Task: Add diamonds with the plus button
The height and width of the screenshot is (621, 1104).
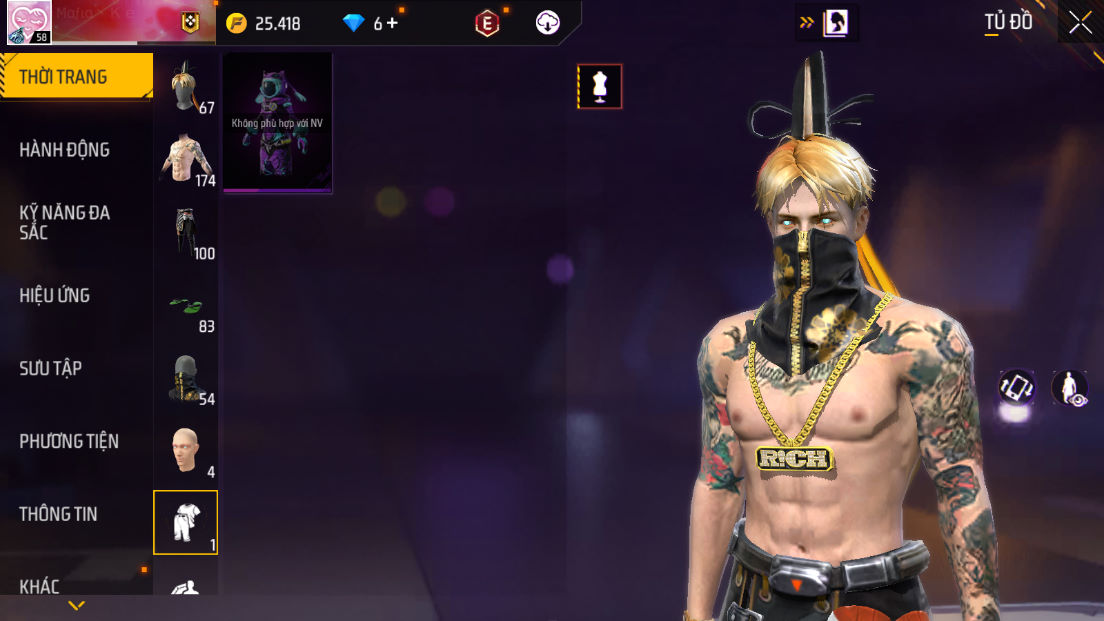Action: (392, 23)
